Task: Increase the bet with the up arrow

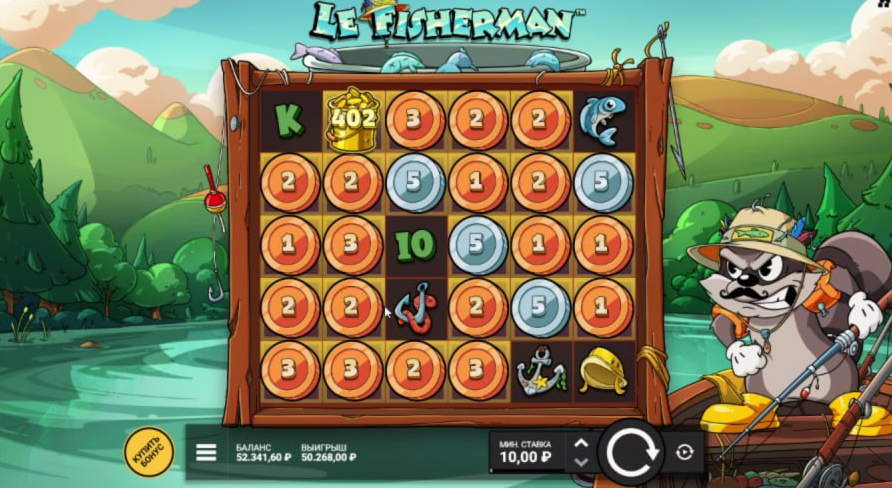Action: pos(581,442)
